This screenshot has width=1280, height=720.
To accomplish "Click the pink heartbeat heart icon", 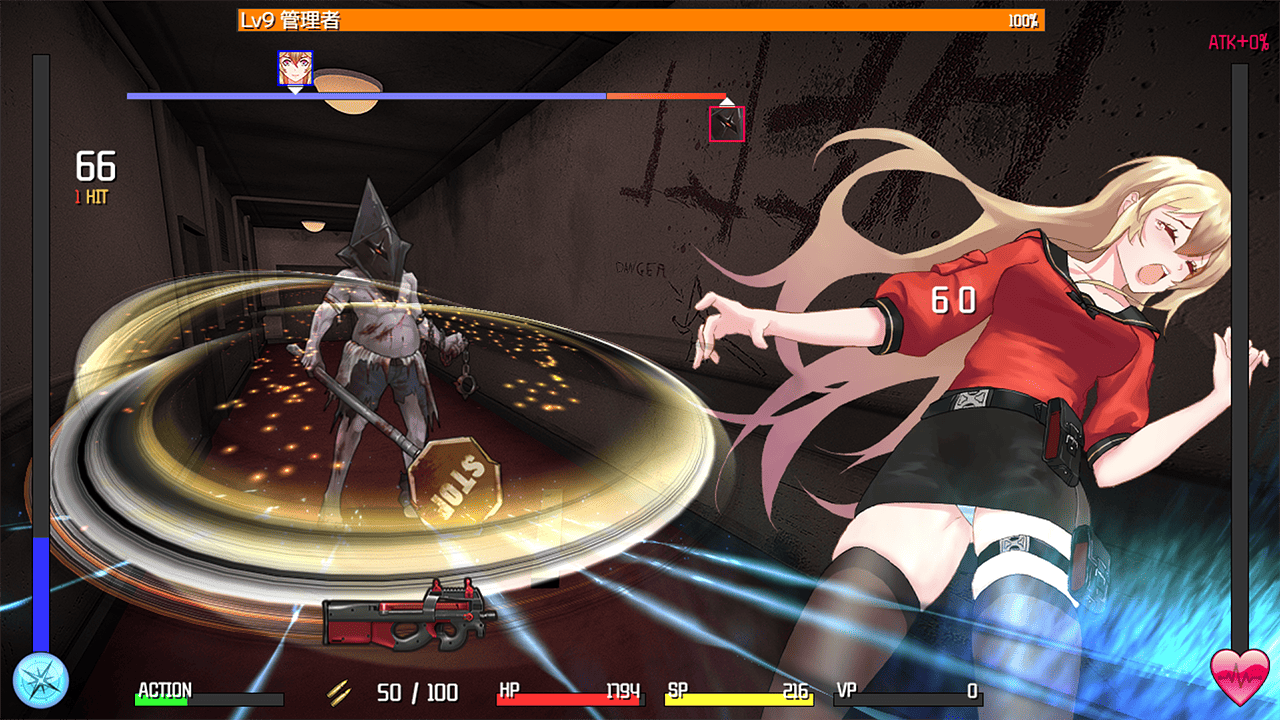I will (x=1240, y=678).
